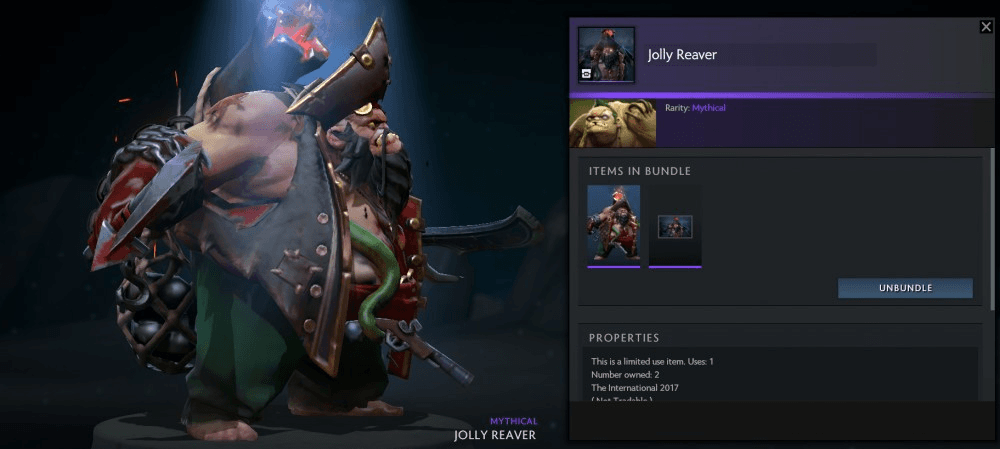Click the Mythical rarity label
1000x449 pixels.
tap(709, 107)
